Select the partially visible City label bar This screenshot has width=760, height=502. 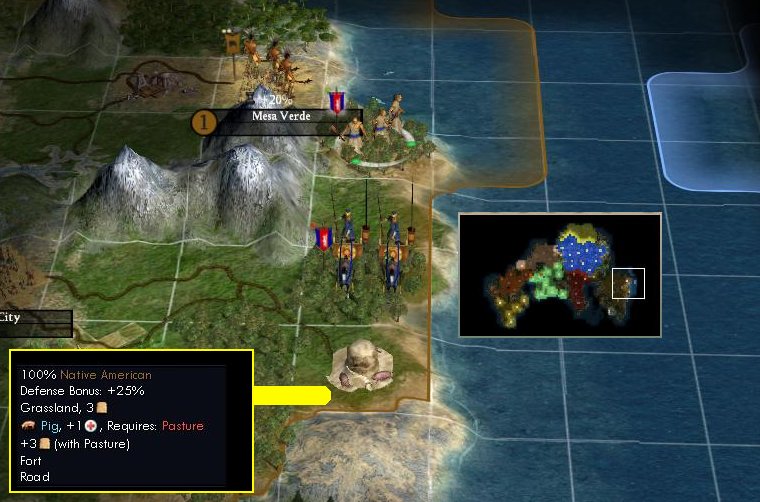coord(34,319)
